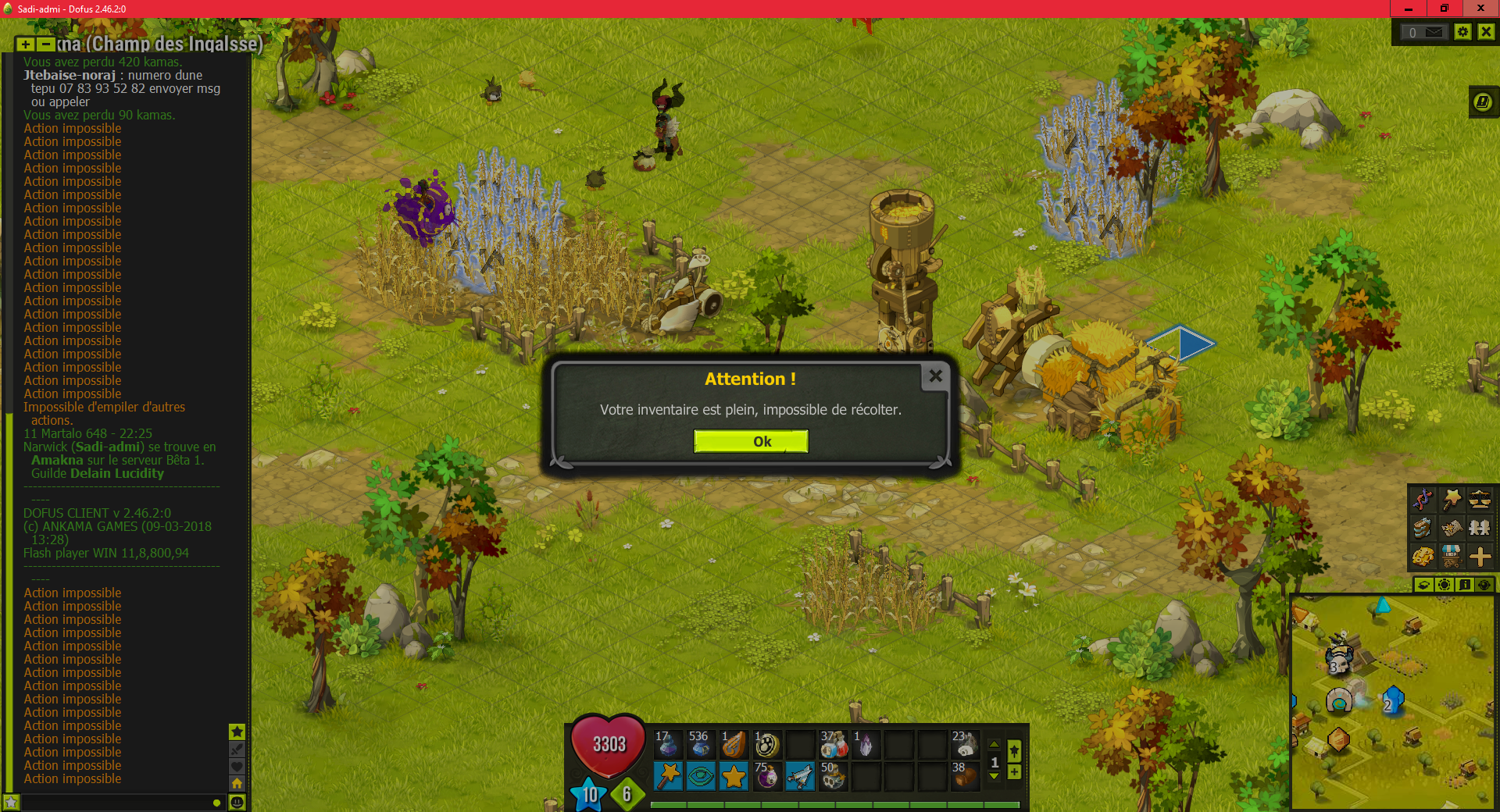Close the Attention popup with the X
Image resolution: width=1500 pixels, height=812 pixels.
(935, 376)
